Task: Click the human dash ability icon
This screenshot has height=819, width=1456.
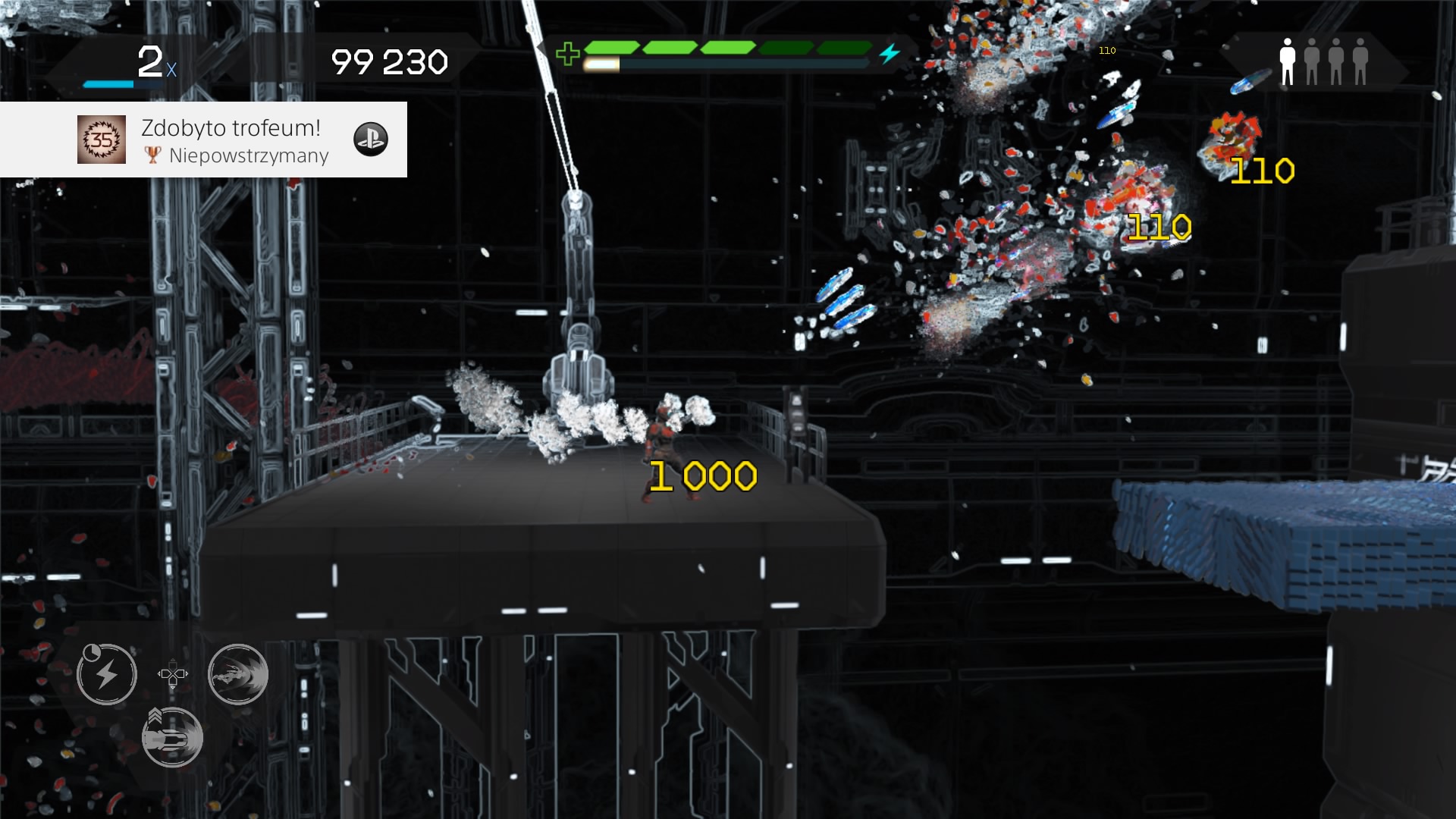Action: [x=238, y=674]
